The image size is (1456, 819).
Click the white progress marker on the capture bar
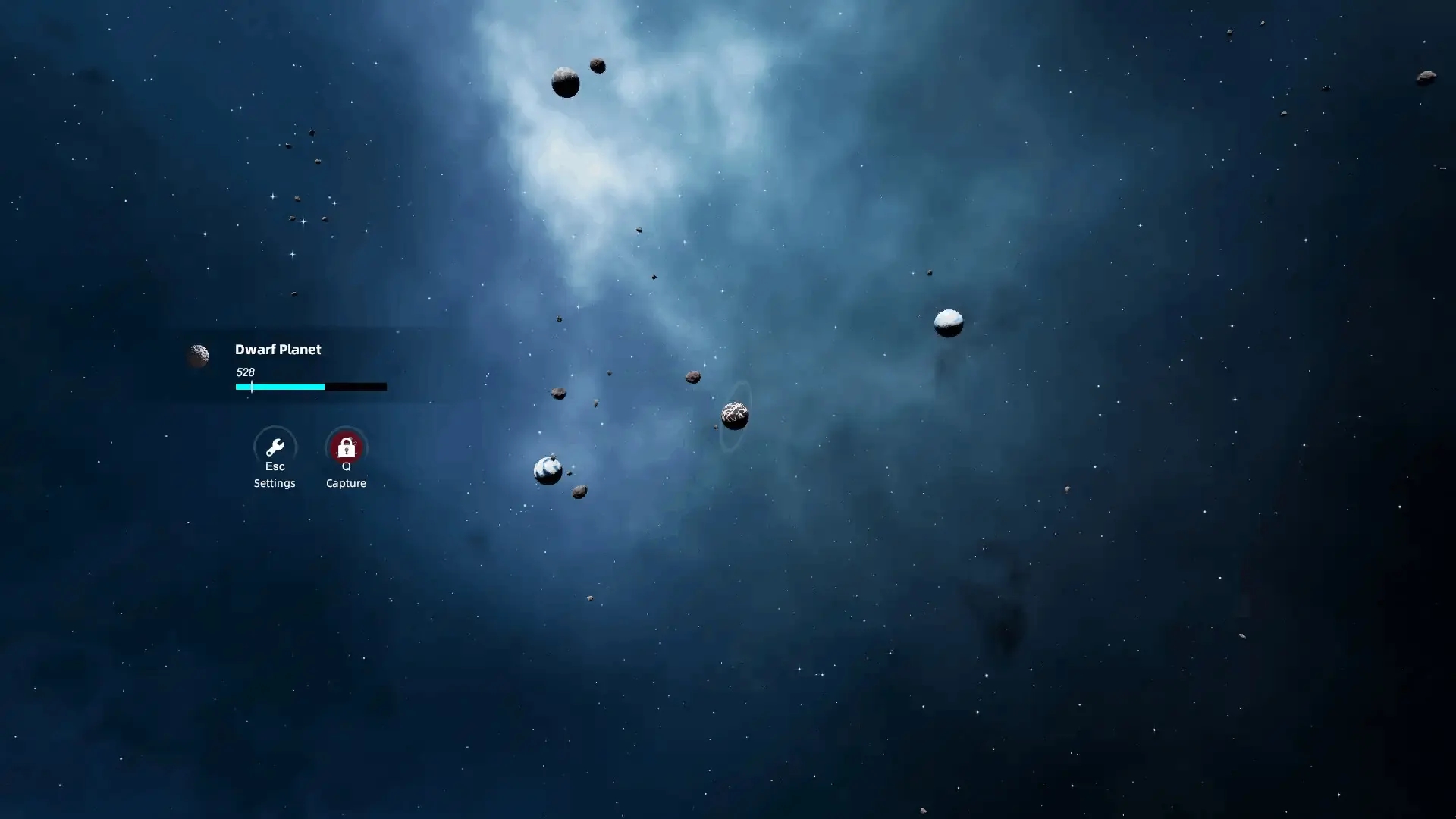251,387
